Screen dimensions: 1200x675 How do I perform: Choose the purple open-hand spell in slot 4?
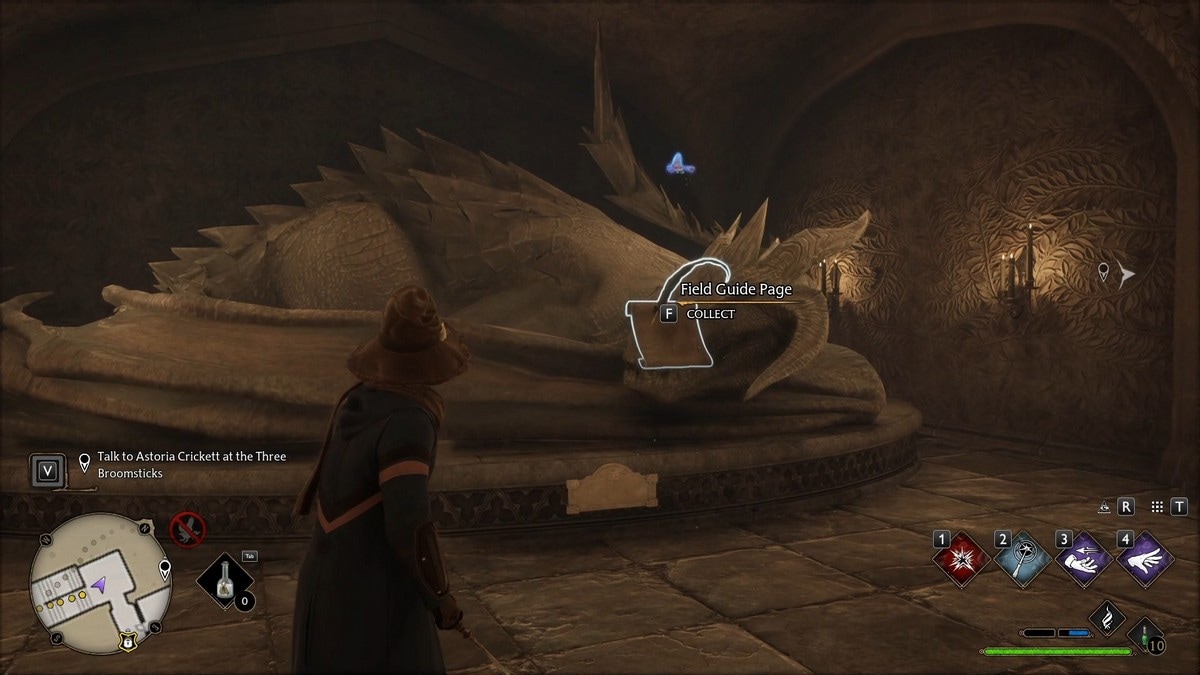pyautogui.click(x=1145, y=560)
